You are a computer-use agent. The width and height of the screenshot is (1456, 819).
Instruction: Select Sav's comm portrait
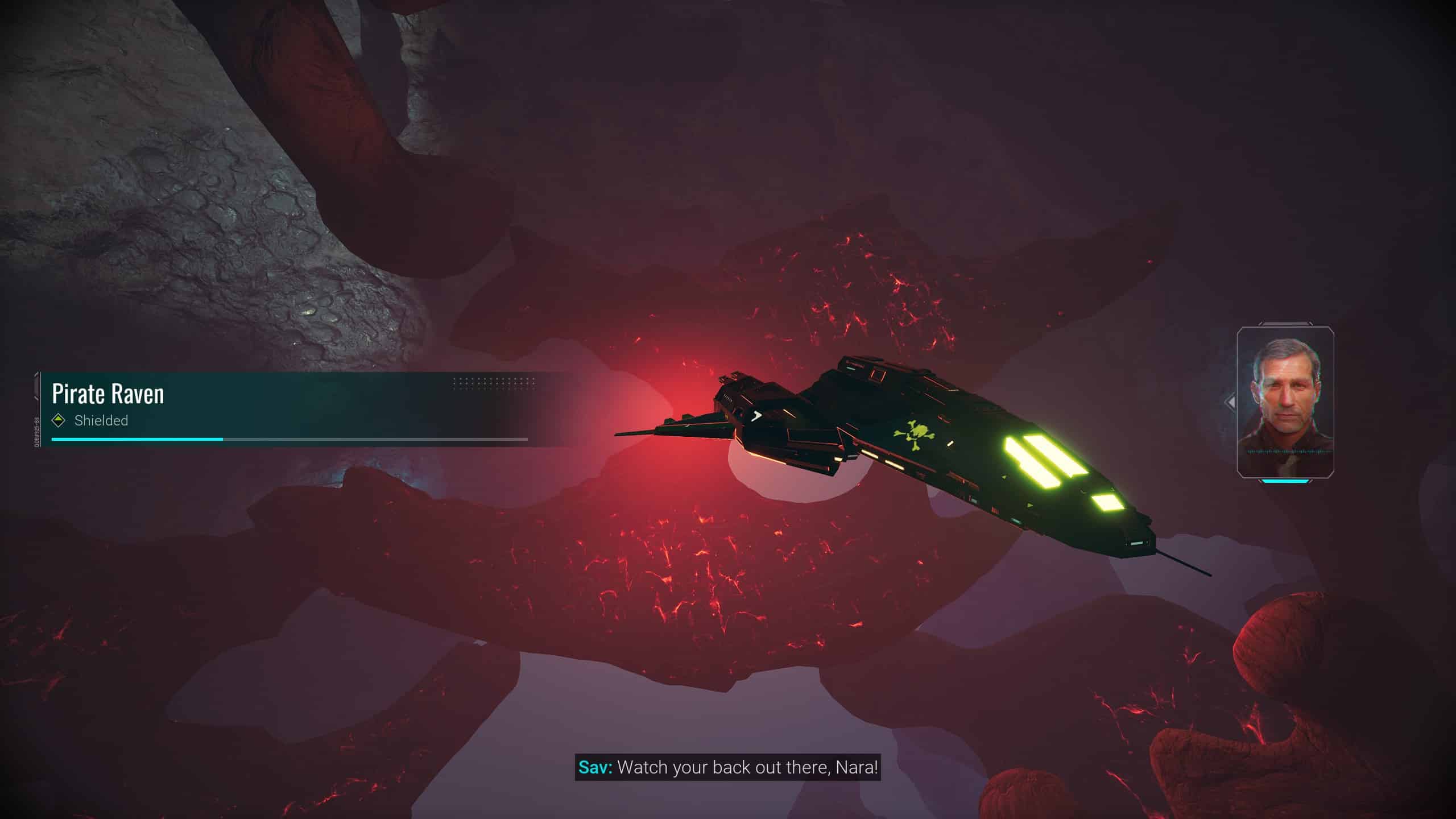coord(1285,402)
